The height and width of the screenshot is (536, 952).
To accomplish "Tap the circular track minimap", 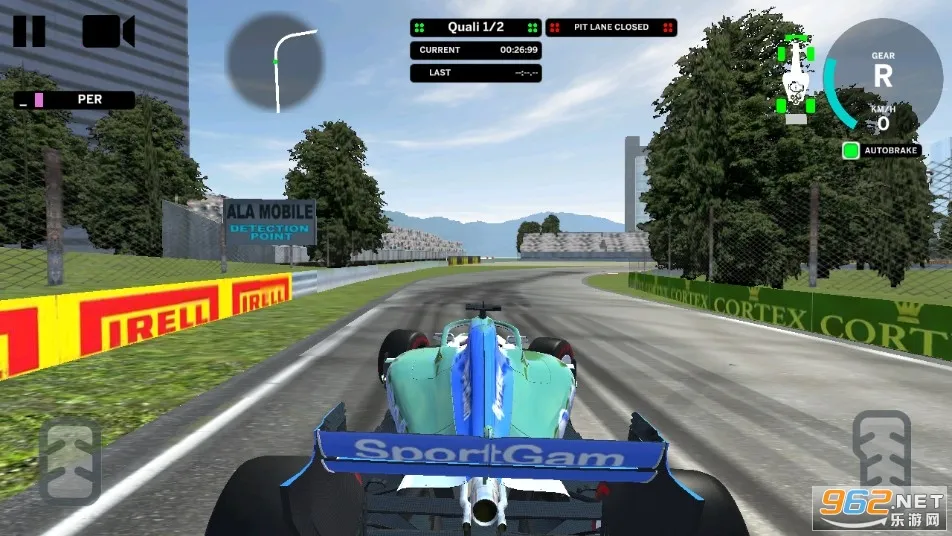I will pos(274,62).
